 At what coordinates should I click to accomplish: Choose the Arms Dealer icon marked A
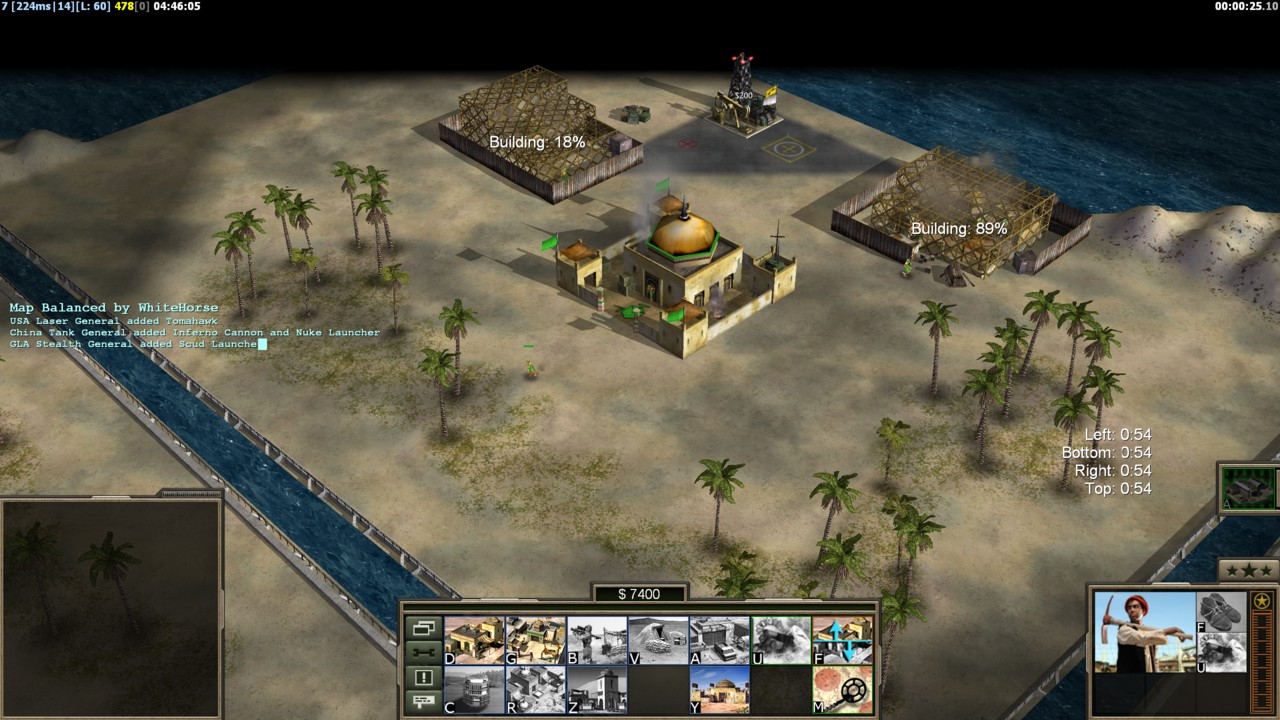coord(720,640)
